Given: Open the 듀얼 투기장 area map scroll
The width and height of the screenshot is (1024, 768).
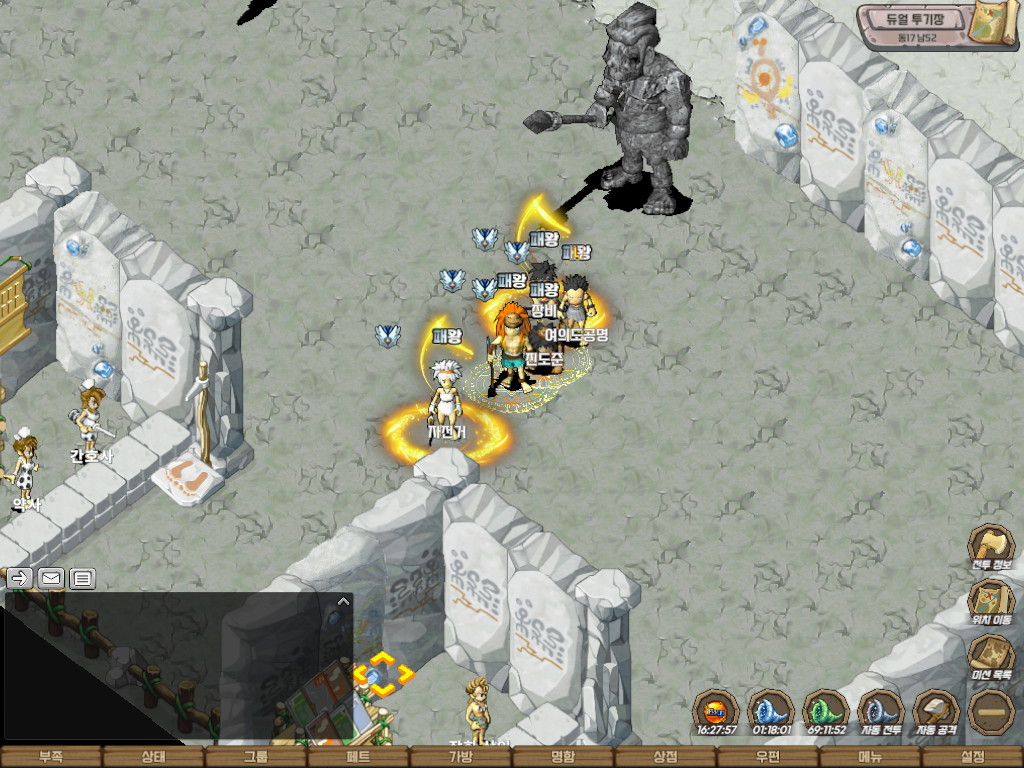Looking at the screenshot, I should 996,24.
